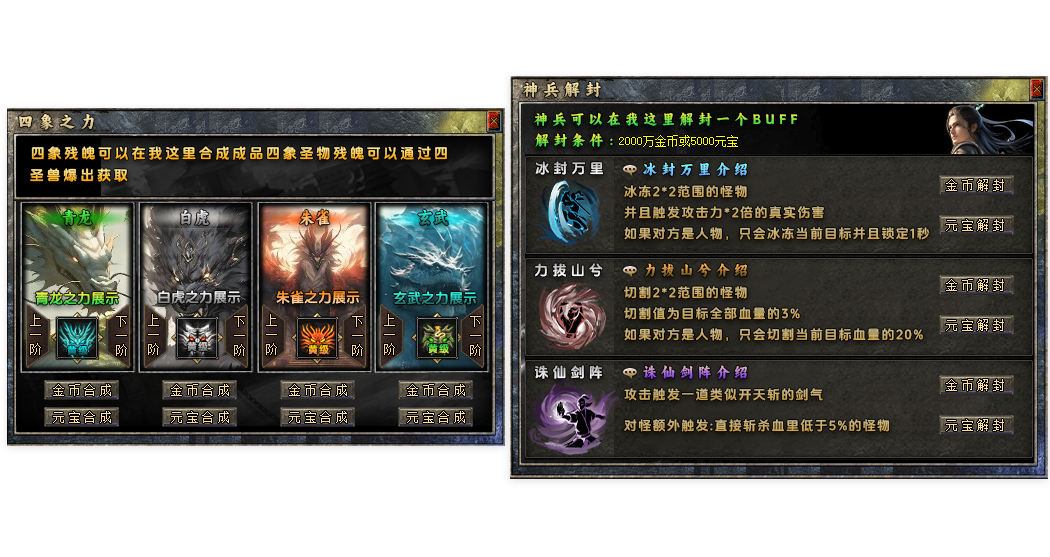Go to 下一阶 on the 玄武 card
This screenshot has height=557, width=1050.
(x=475, y=335)
